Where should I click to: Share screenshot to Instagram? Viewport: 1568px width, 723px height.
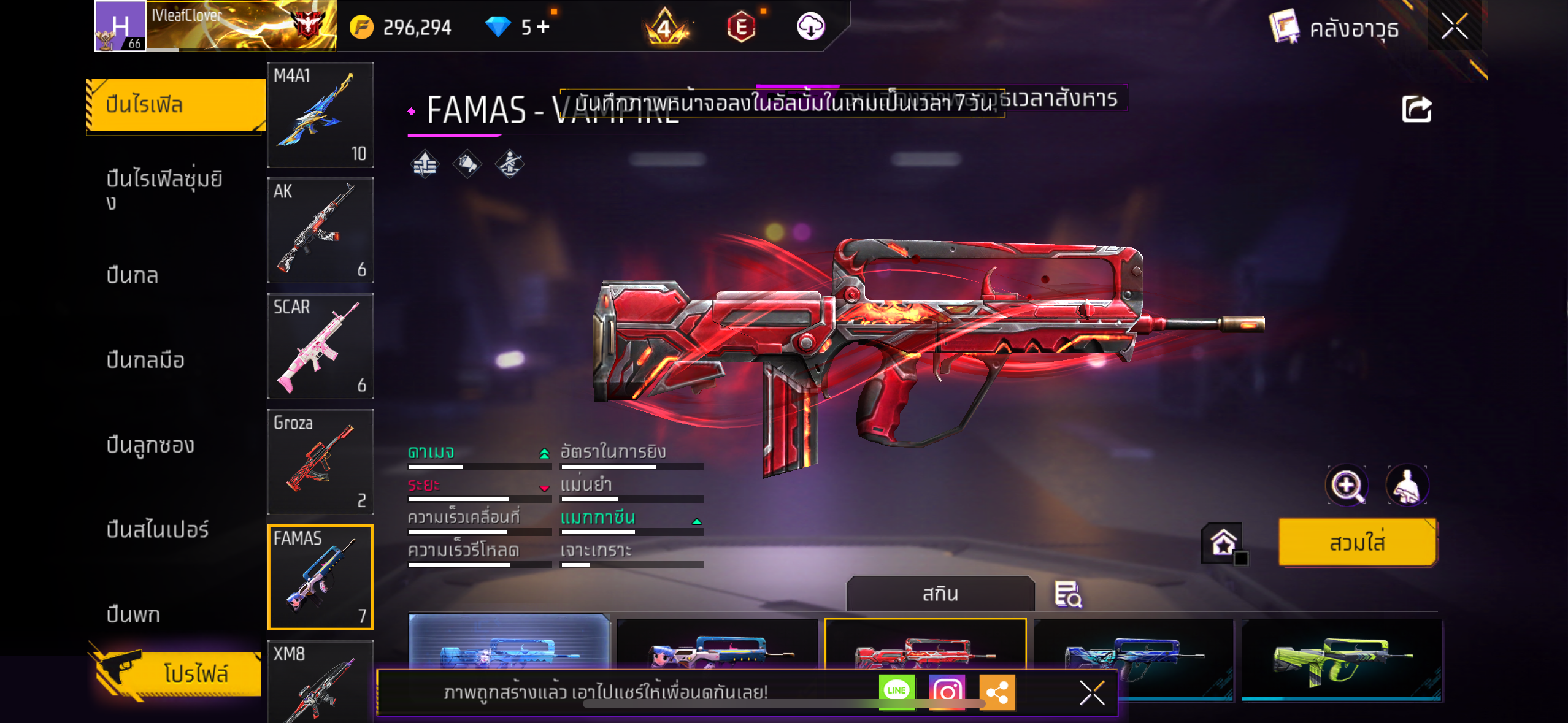coord(947,692)
